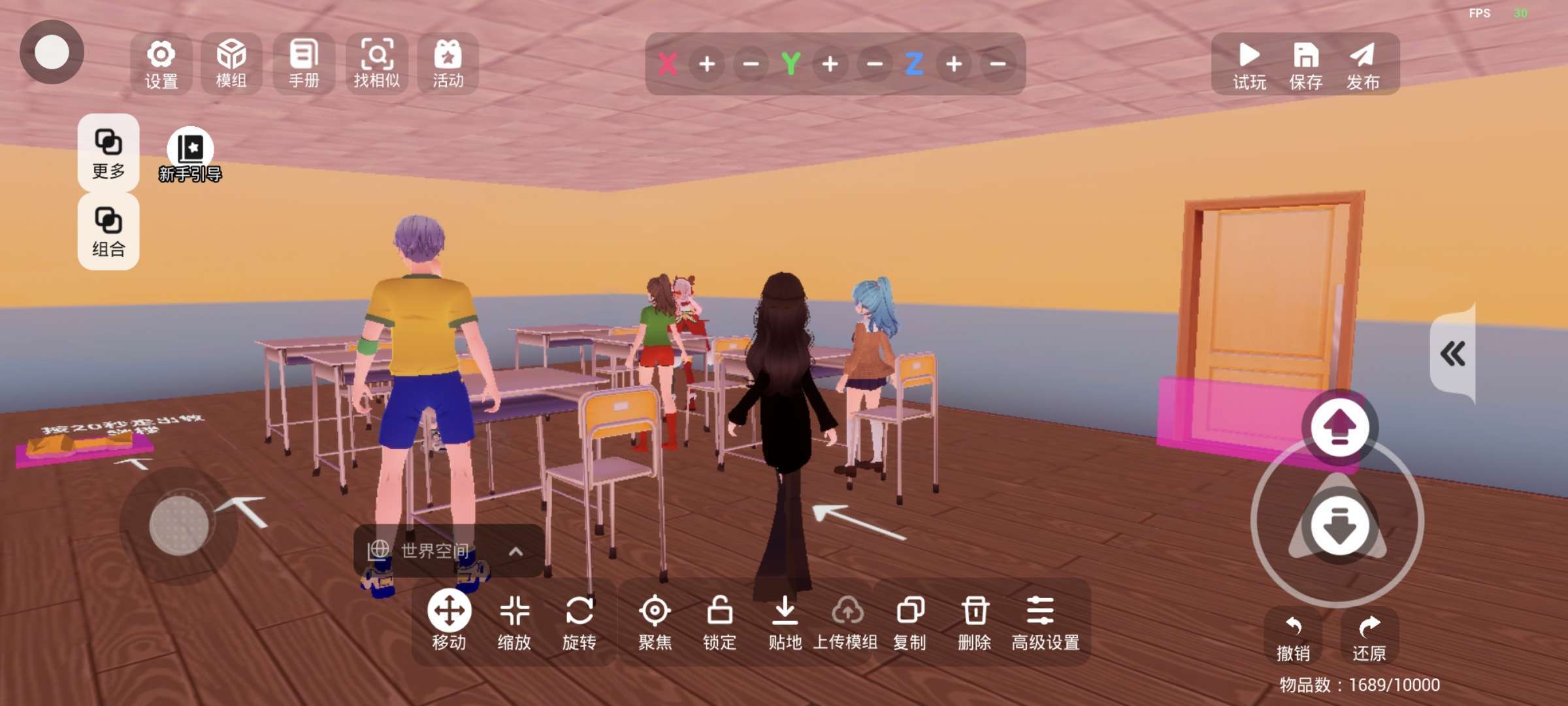Click the 找相似 find-similar button
Screen dimensions: 1568x706
(376, 64)
